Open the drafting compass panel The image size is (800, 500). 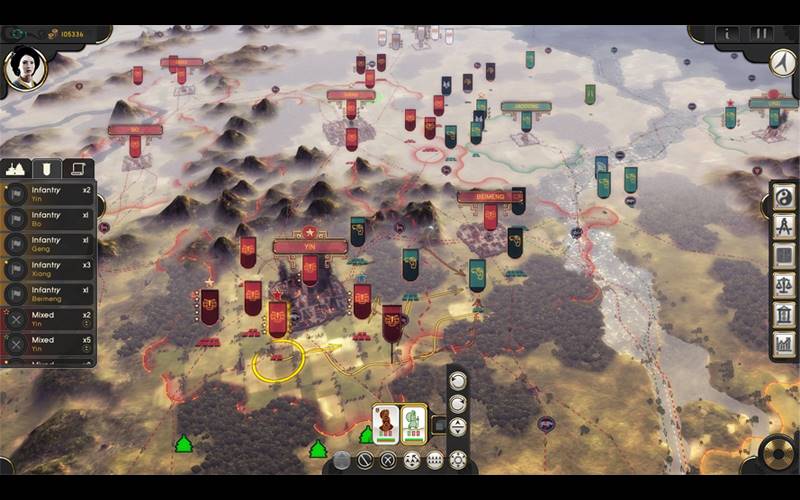pos(784,227)
